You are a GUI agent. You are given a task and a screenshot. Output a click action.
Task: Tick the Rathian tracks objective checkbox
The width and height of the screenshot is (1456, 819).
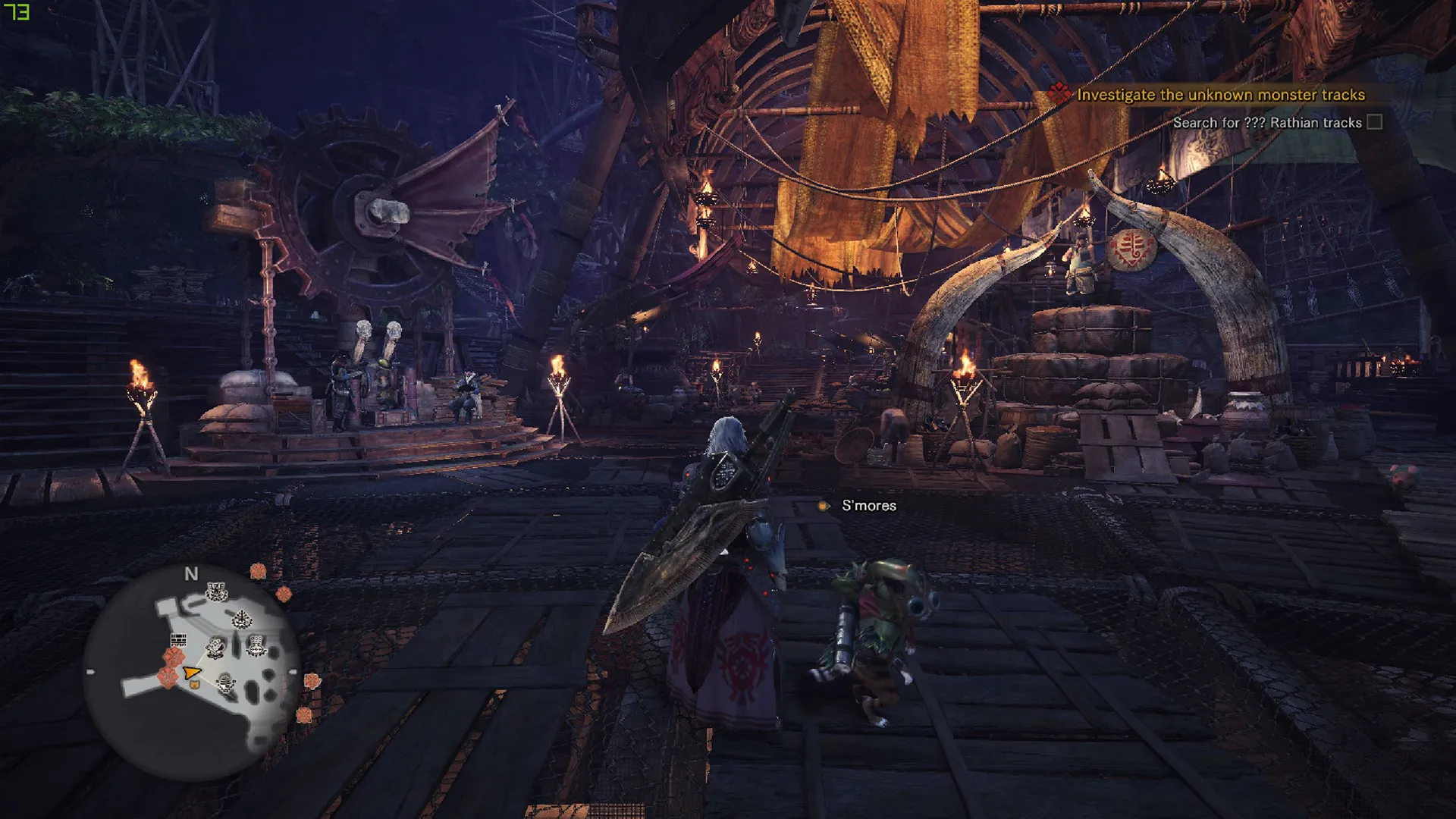1374,123
